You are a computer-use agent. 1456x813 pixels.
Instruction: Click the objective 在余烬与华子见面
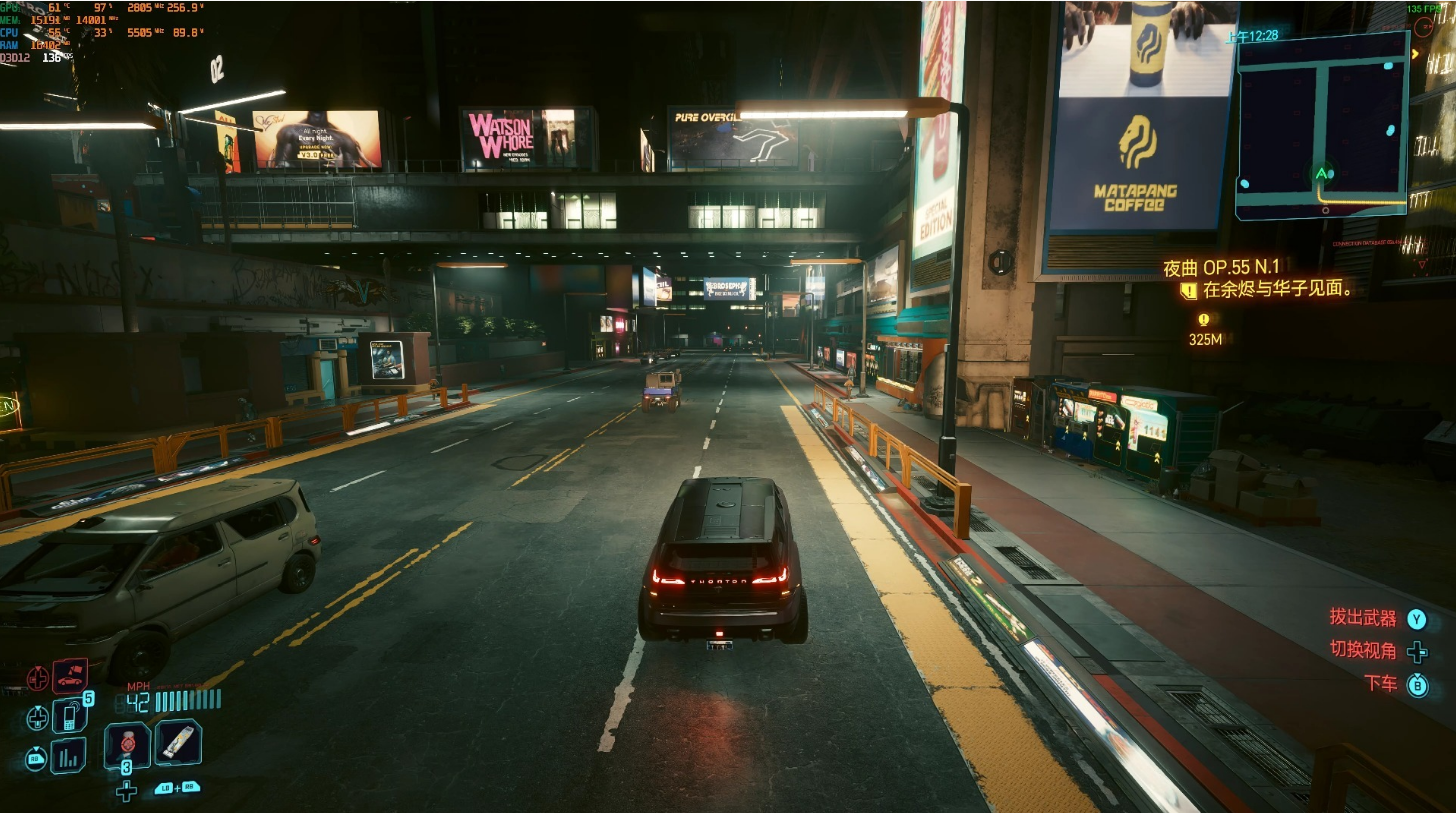[1277, 290]
